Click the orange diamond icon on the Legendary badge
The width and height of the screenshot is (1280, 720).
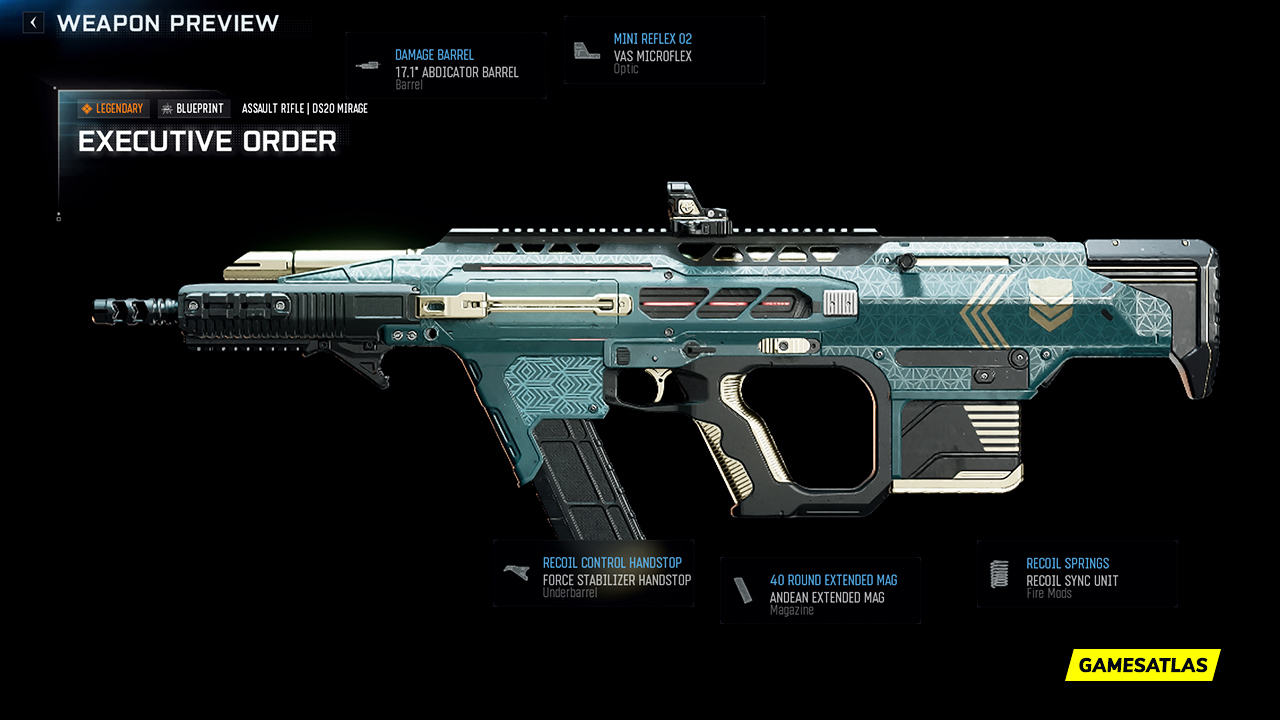point(86,108)
